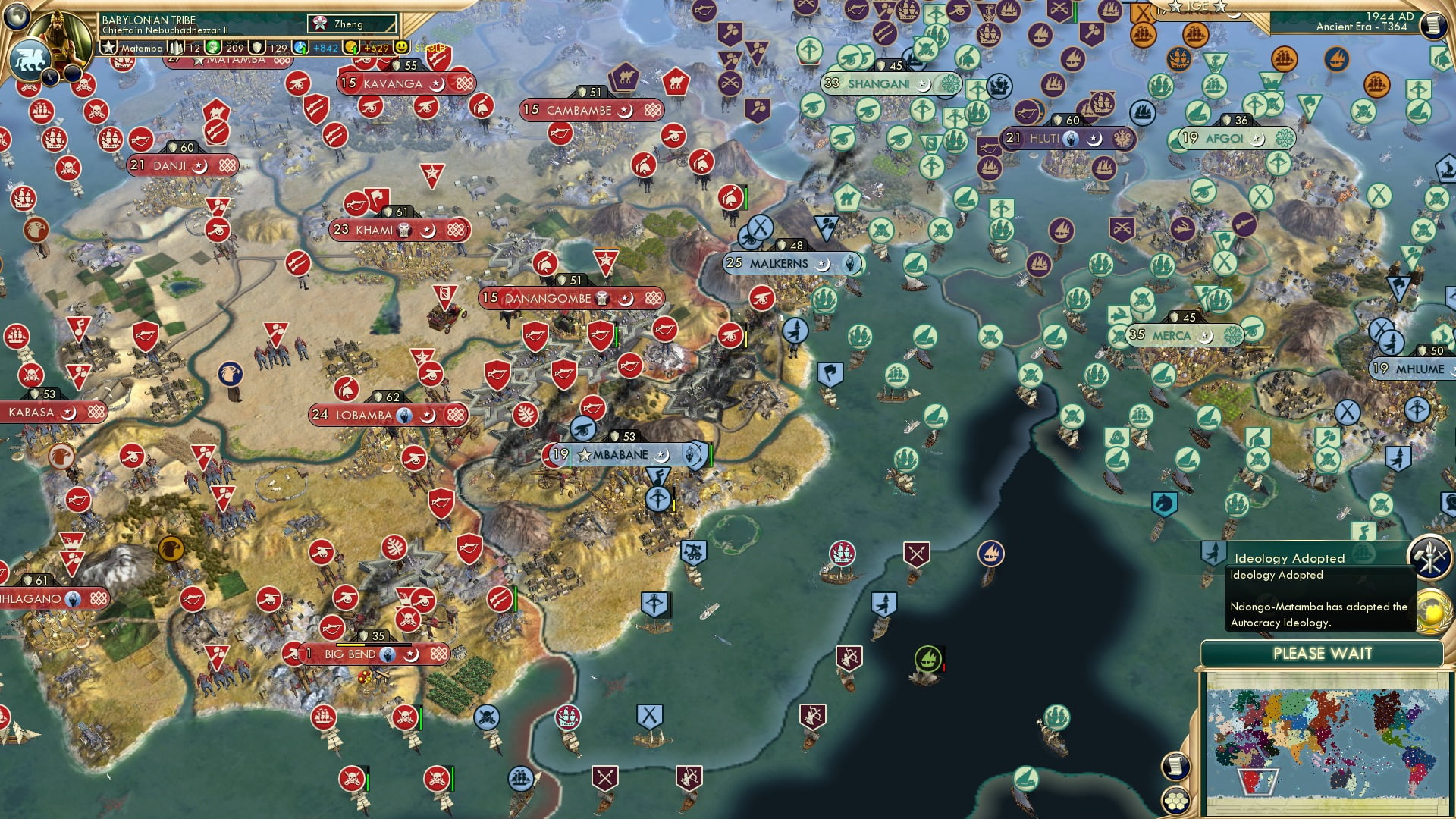Open the notification log scroll icon
The width and height of the screenshot is (1456, 819).
(1176, 765)
